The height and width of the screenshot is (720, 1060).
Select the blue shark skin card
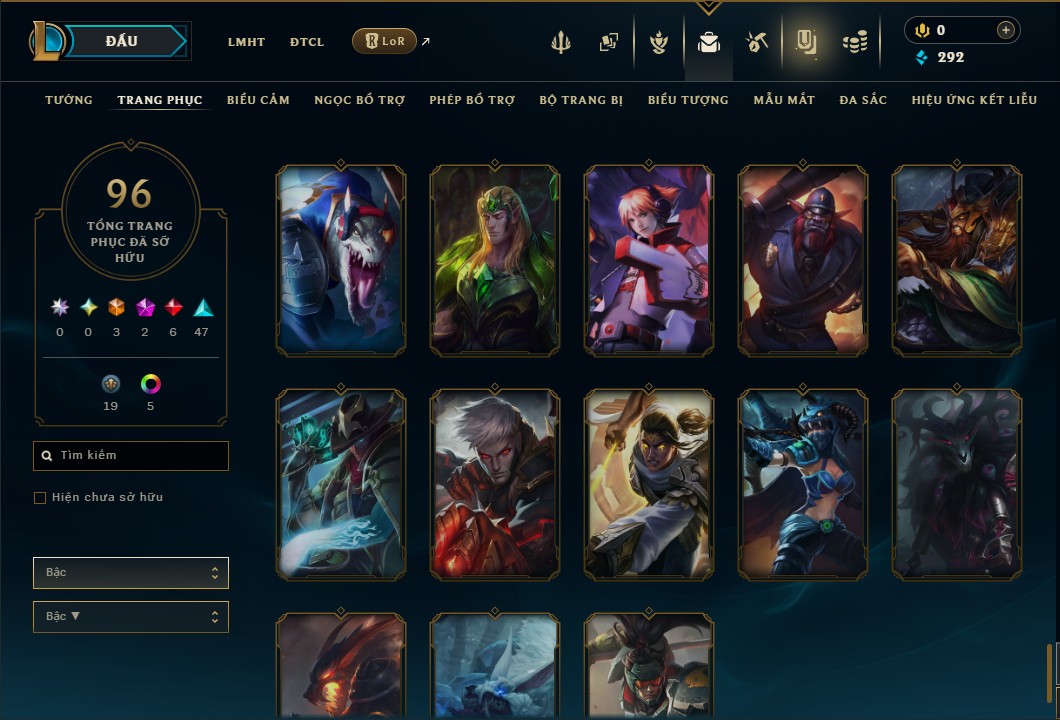click(341, 260)
